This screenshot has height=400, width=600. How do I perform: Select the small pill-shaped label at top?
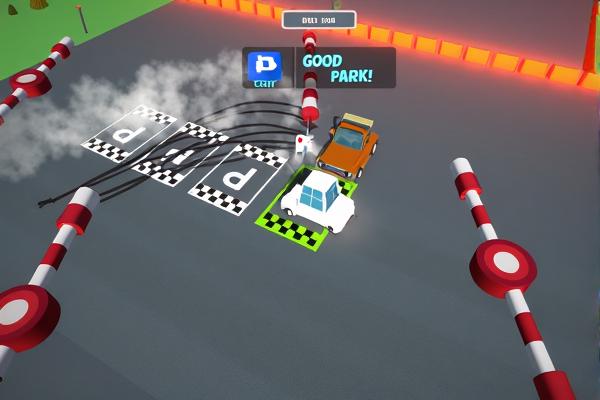pyautogui.click(x=319, y=19)
